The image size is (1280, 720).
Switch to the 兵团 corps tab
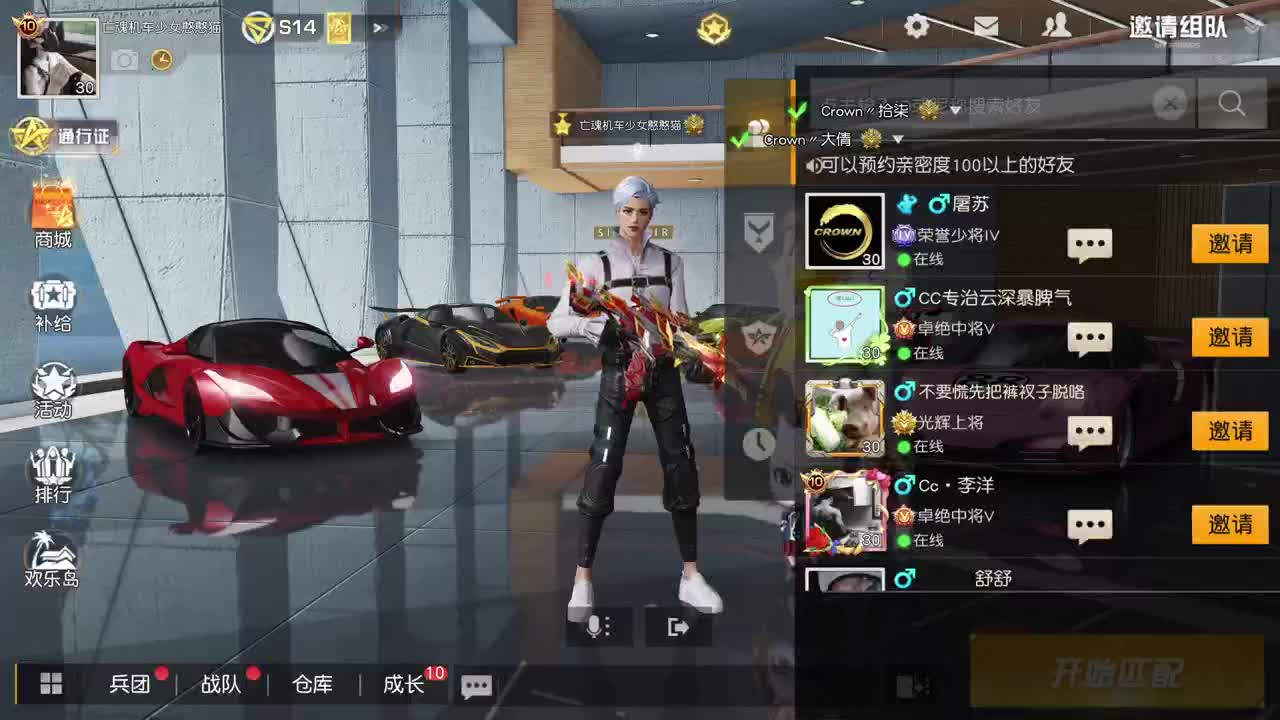pyautogui.click(x=131, y=684)
